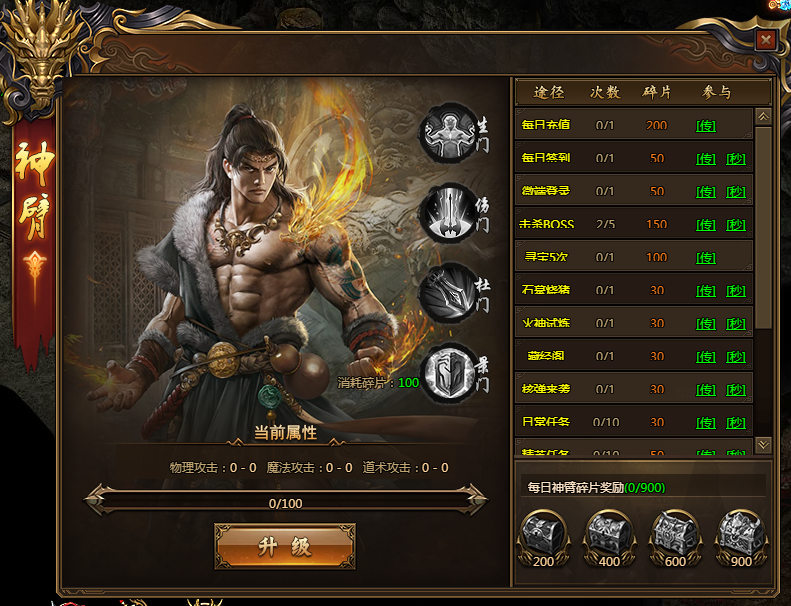This screenshot has width=791, height=606.
Task: Select the 生门 gate icon
Action: [448, 131]
